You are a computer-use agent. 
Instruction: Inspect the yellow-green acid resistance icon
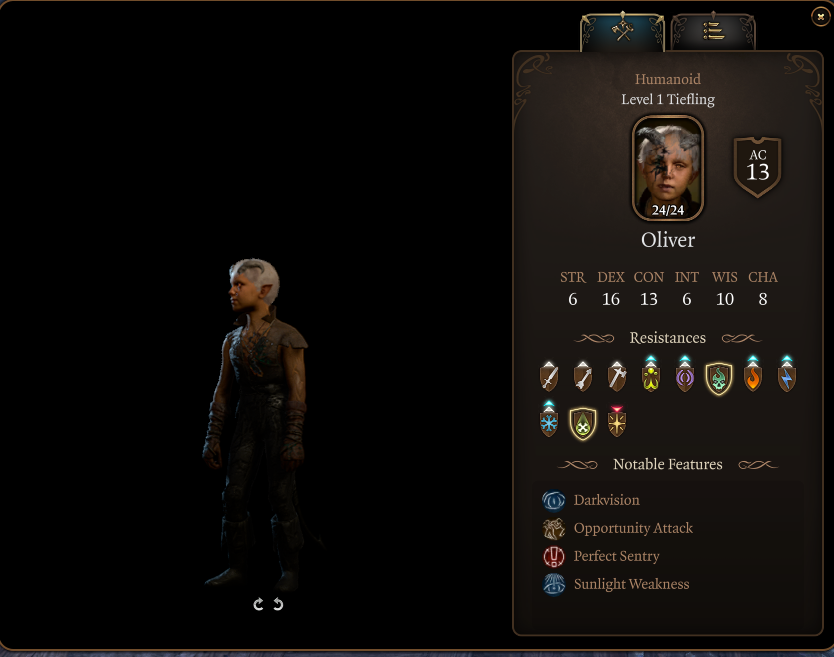[651, 376]
